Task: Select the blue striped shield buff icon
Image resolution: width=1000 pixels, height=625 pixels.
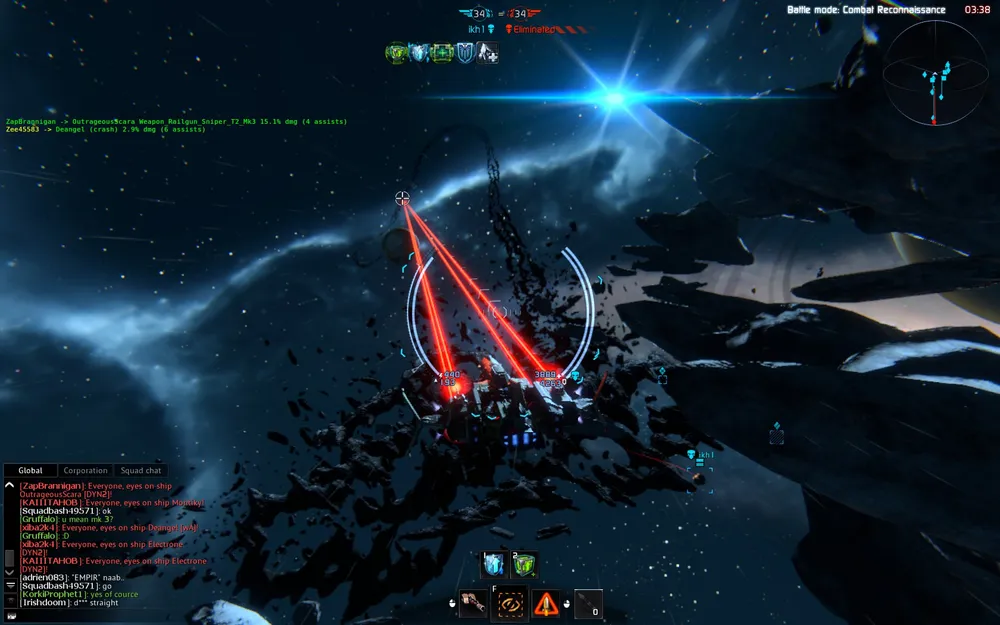Action: click(465, 52)
